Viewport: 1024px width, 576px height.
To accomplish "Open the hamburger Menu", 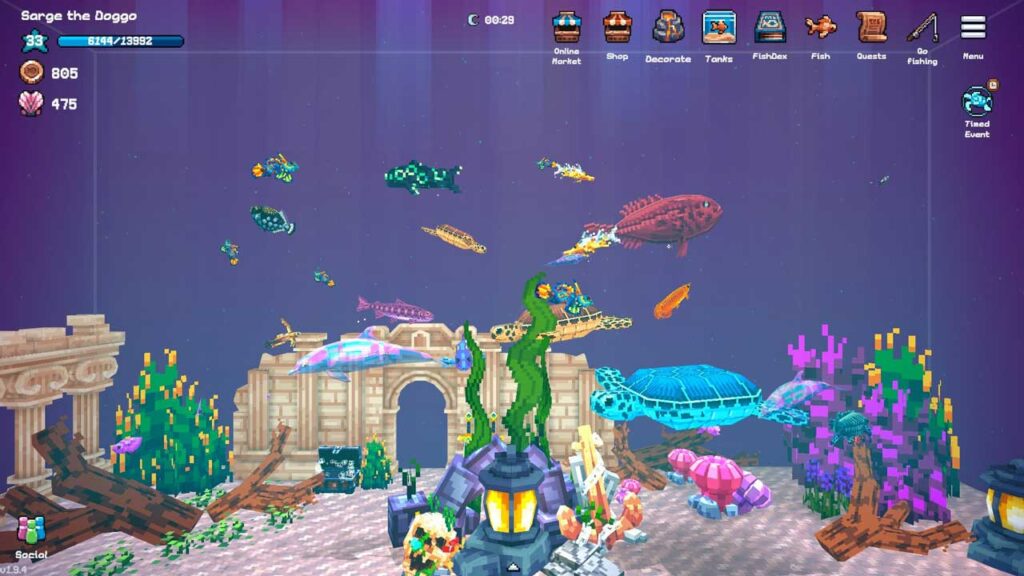I will [x=973, y=28].
